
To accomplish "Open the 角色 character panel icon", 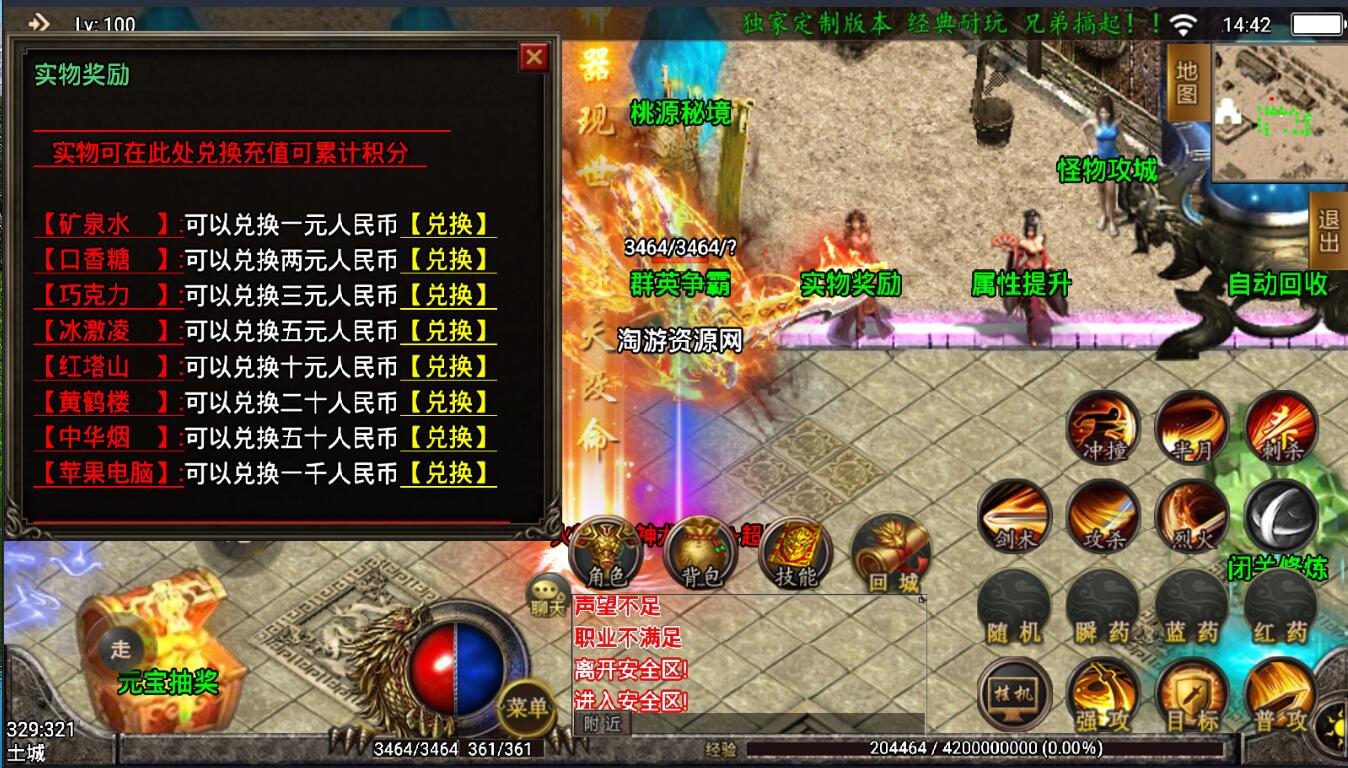I will click(606, 551).
